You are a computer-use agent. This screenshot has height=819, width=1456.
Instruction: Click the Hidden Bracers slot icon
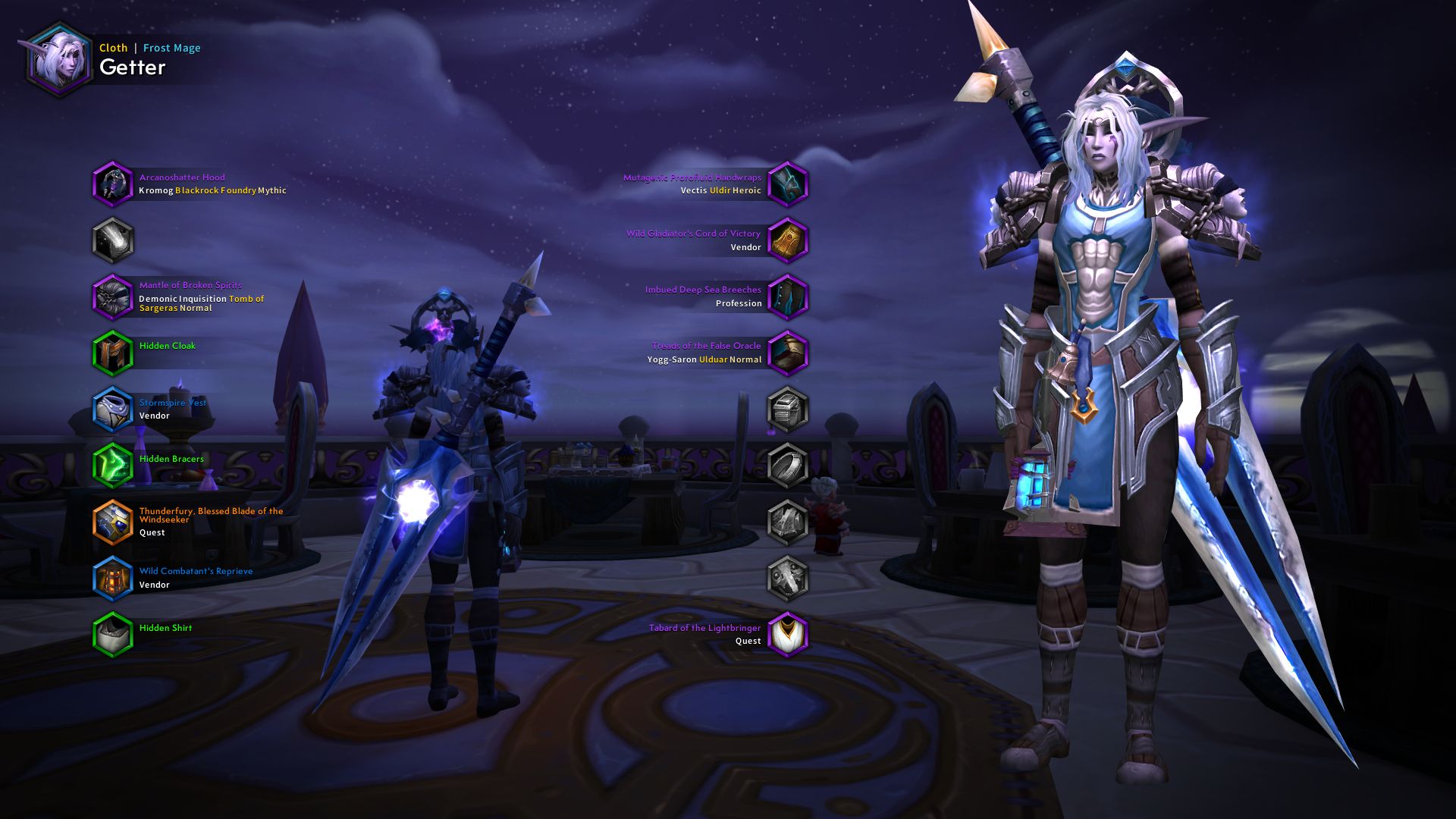[x=114, y=466]
